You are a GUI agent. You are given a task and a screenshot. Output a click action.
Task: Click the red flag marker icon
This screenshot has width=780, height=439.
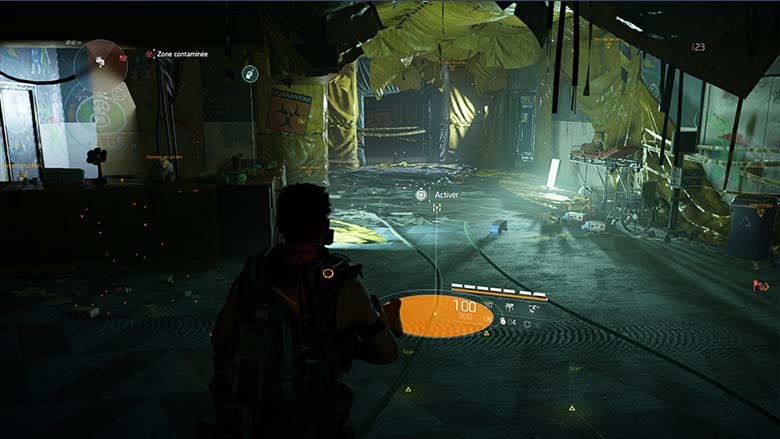759,286
